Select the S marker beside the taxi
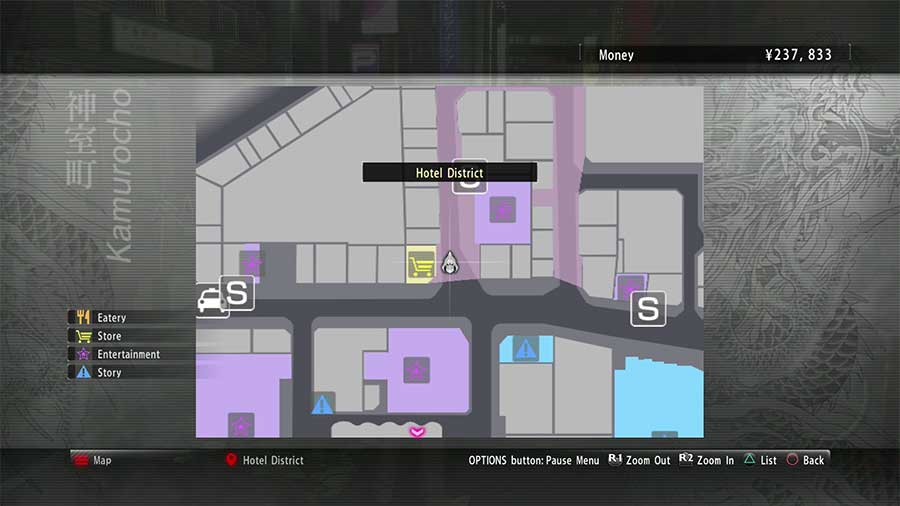 pyautogui.click(x=237, y=293)
